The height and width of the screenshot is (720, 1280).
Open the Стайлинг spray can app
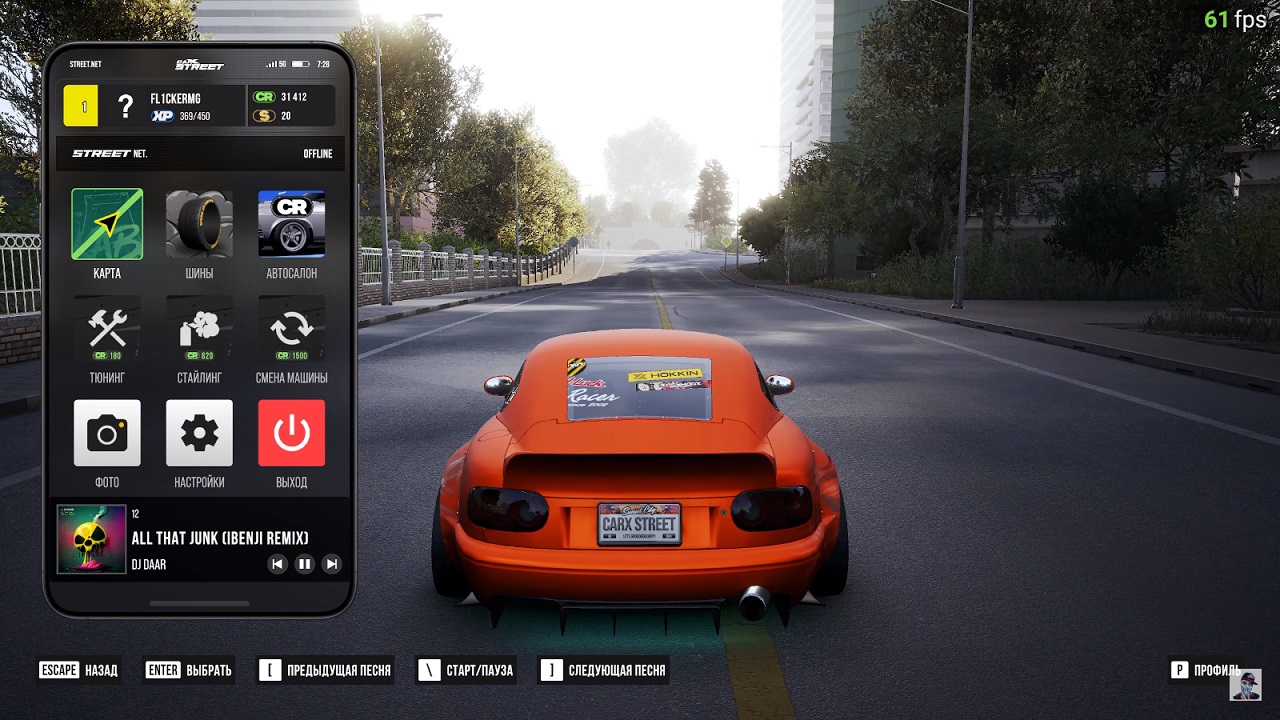point(199,330)
